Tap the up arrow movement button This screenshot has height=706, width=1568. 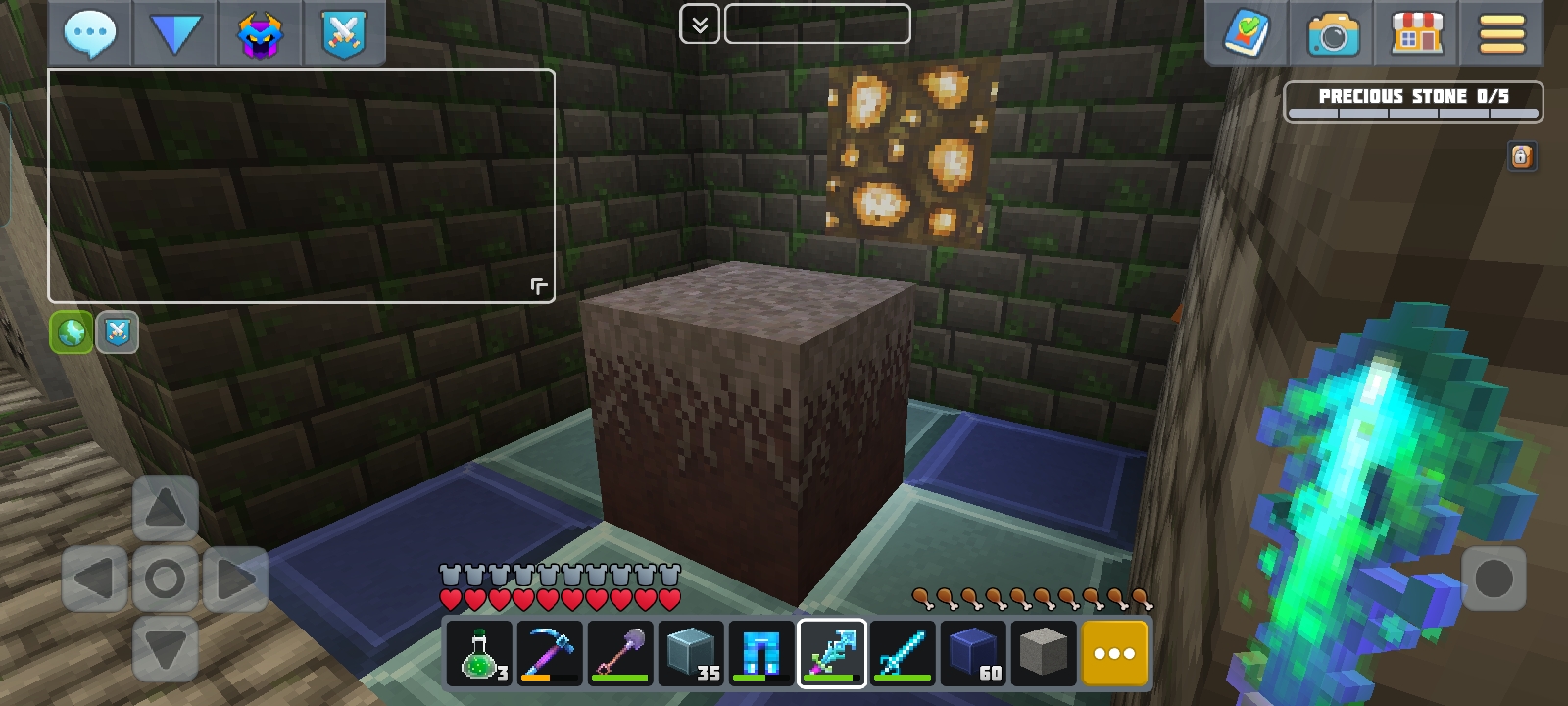(x=165, y=508)
